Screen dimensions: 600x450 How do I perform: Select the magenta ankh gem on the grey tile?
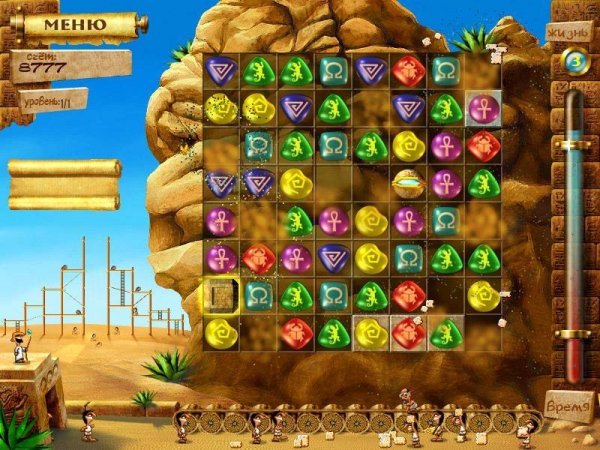(481, 107)
